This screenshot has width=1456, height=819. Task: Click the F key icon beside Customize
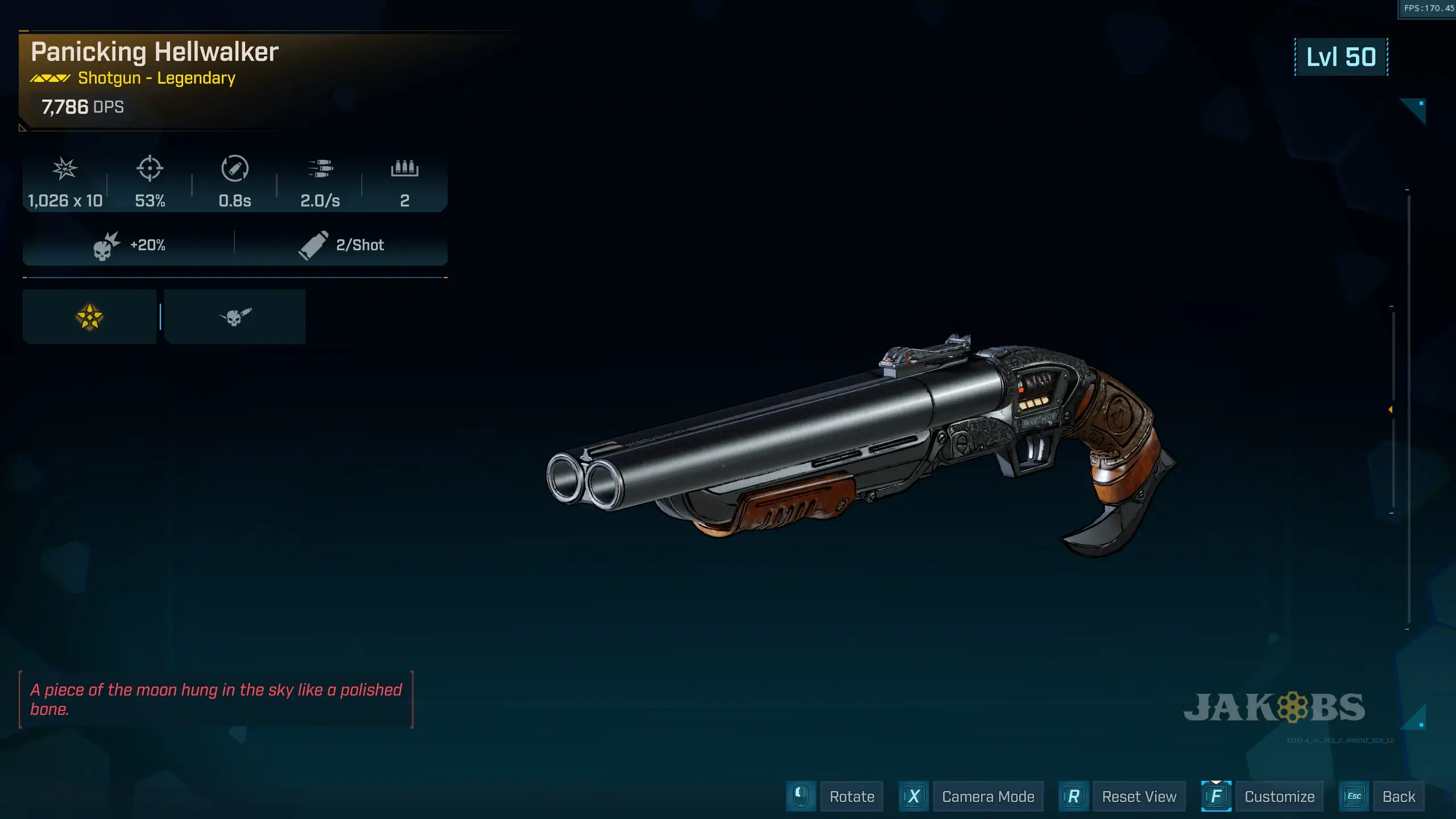click(1216, 796)
